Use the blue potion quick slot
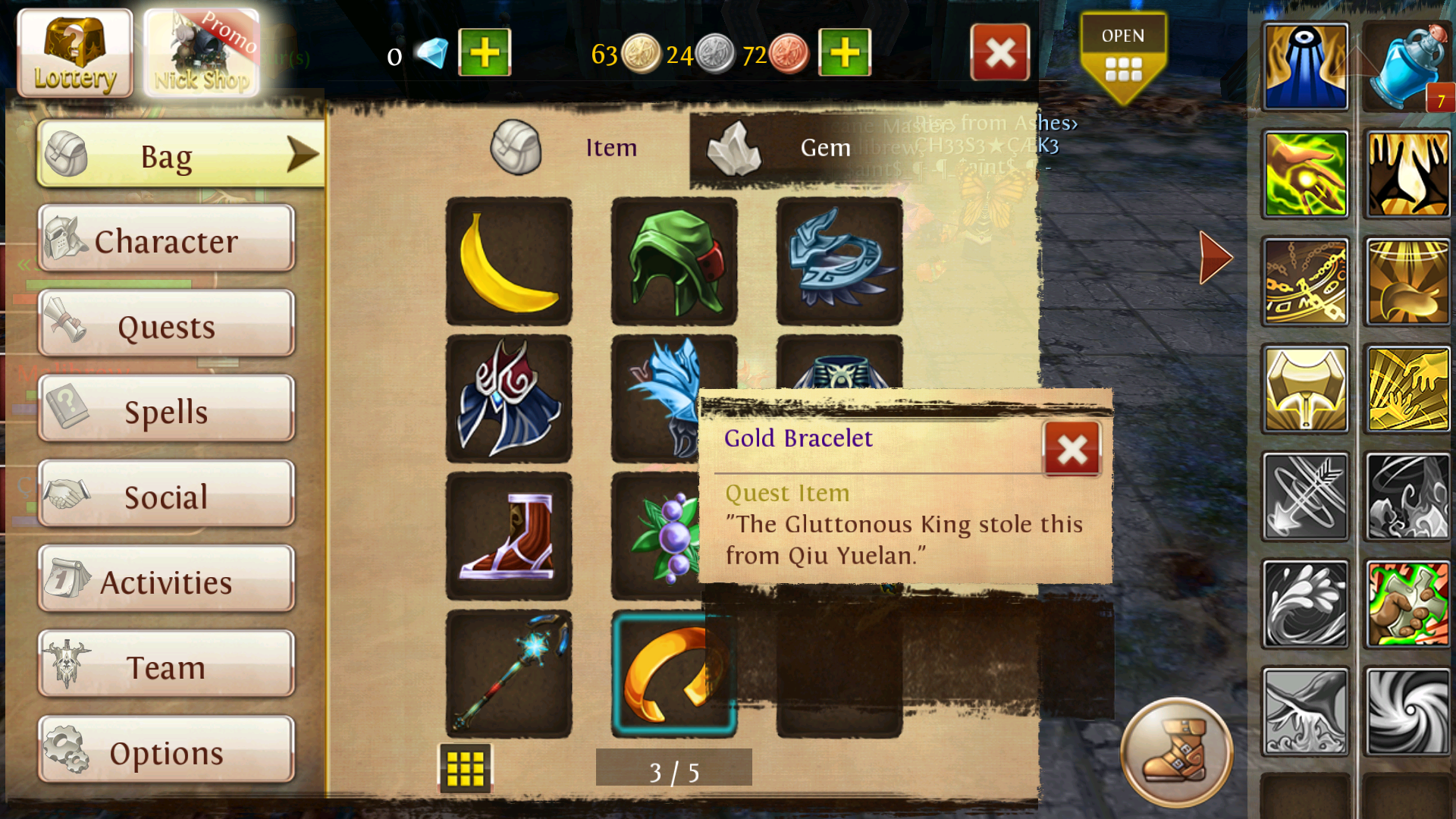This screenshot has height=819, width=1456. click(x=1408, y=68)
